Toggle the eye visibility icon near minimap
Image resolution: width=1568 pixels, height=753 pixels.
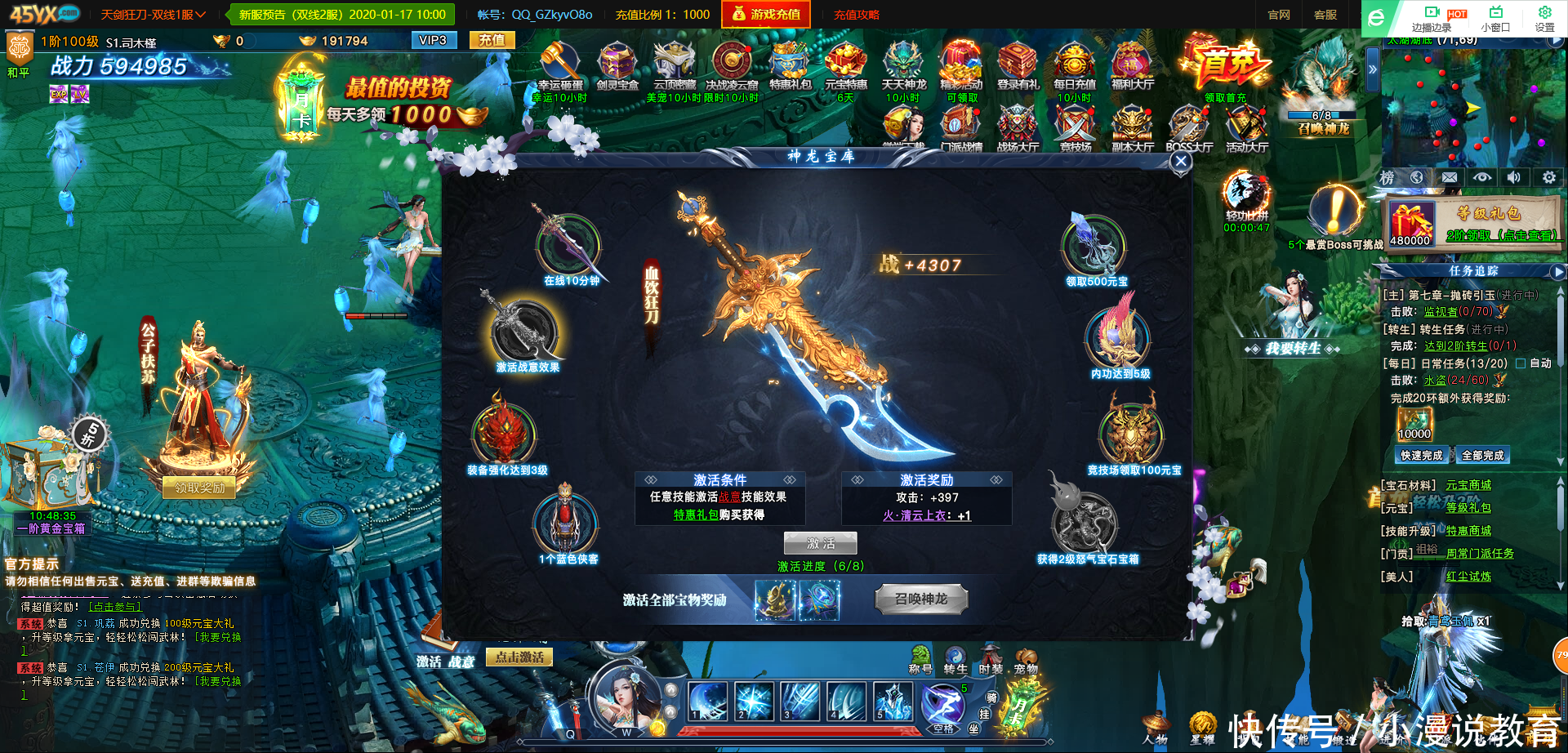(1482, 177)
